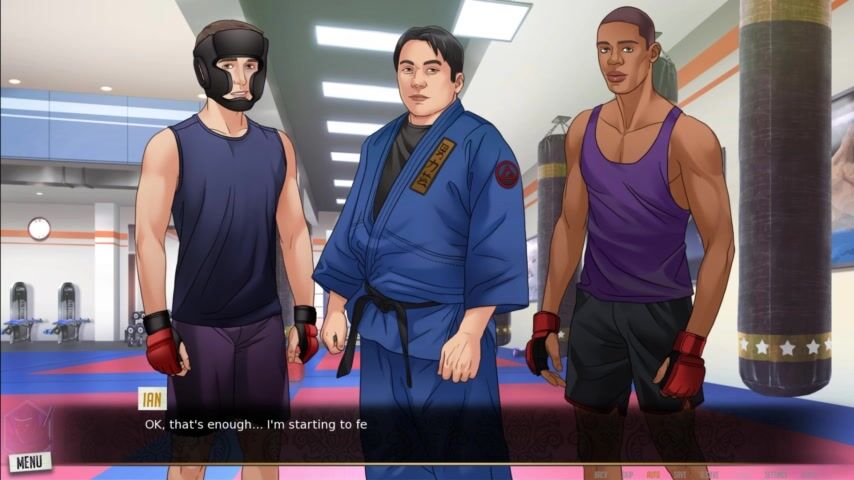This screenshot has width=854, height=480.
Task: Toggle the Auto advance button
Action: [653, 474]
